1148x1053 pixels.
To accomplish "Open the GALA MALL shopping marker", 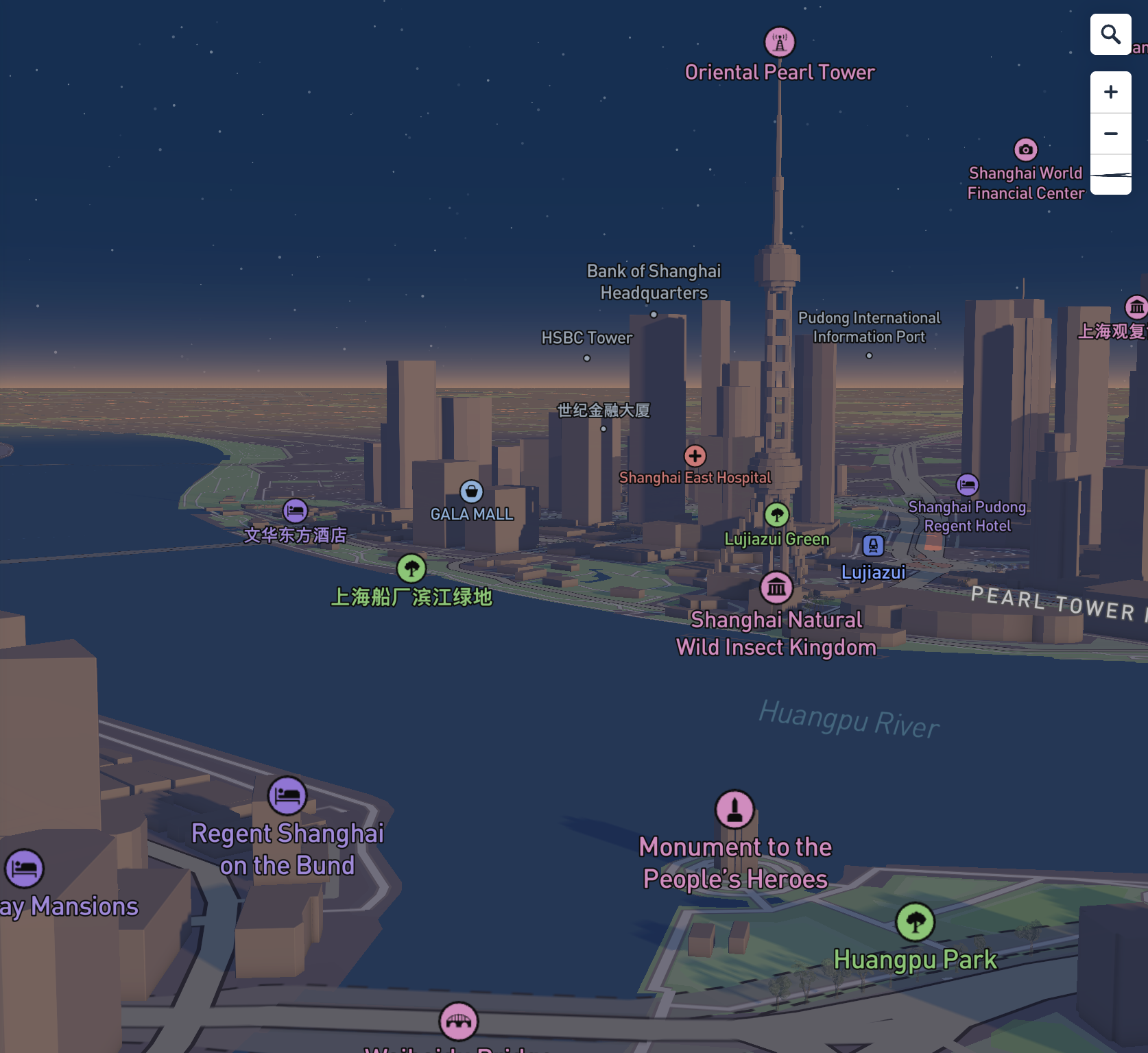I will pos(471,492).
